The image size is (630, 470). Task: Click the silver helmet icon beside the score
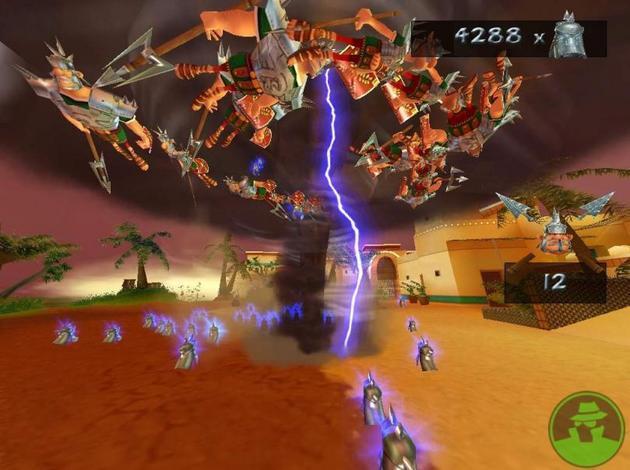569,36
